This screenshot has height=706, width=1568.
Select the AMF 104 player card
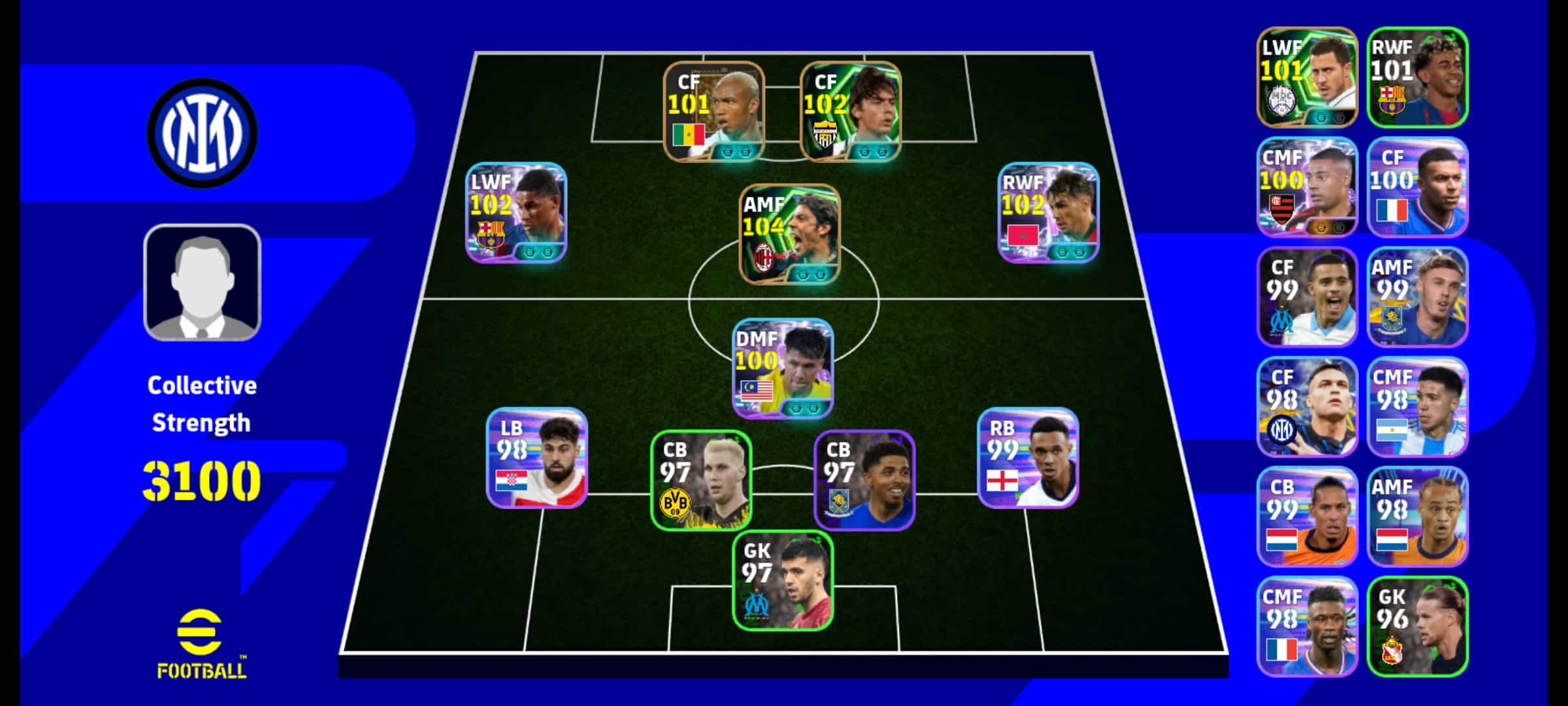789,234
